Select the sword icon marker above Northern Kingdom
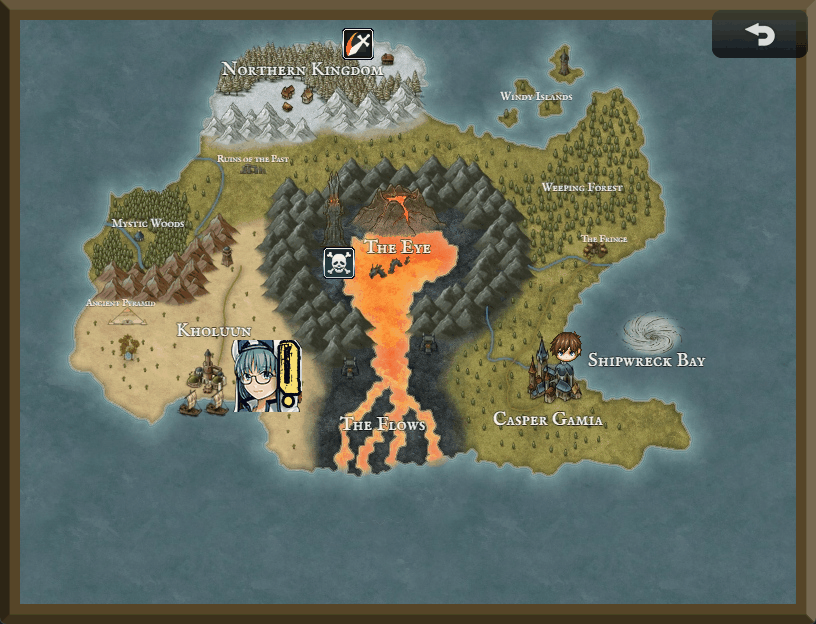The image size is (816, 624). (358, 44)
